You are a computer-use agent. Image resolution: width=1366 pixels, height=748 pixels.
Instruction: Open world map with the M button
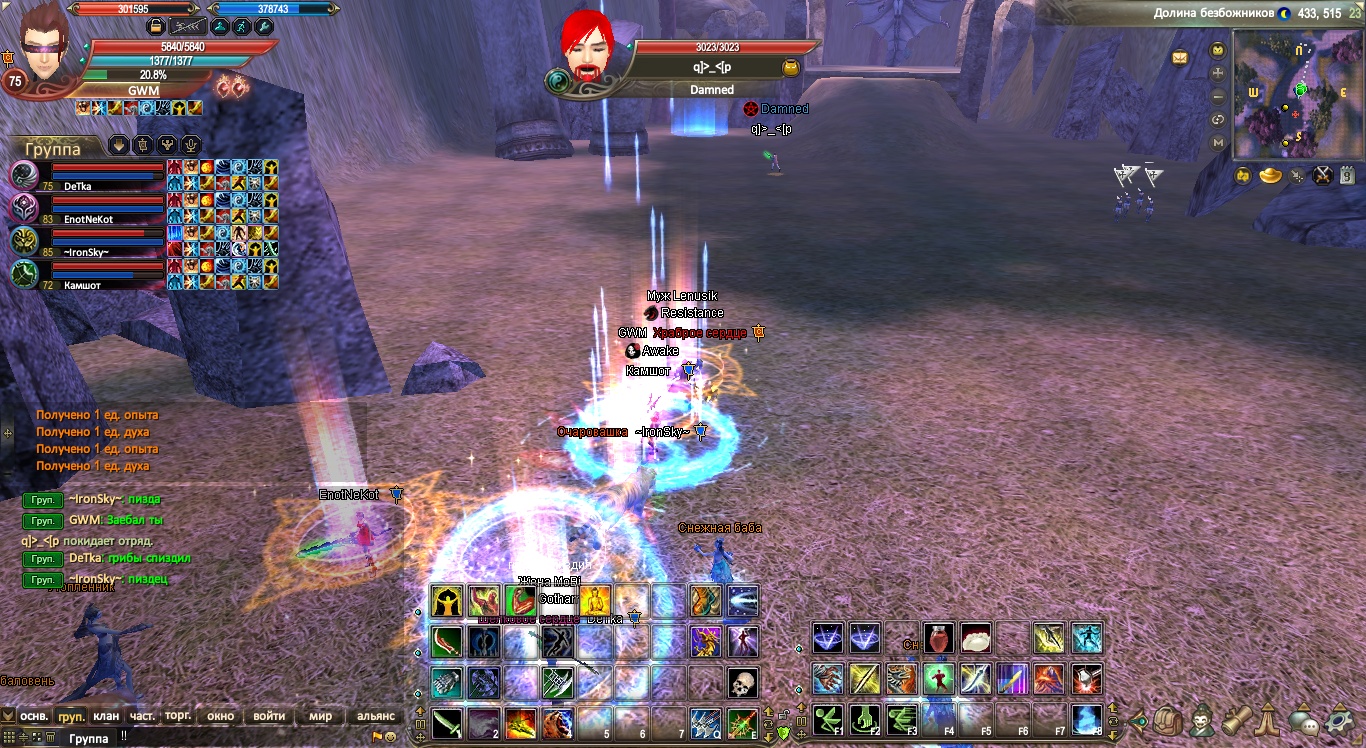click(x=1218, y=143)
